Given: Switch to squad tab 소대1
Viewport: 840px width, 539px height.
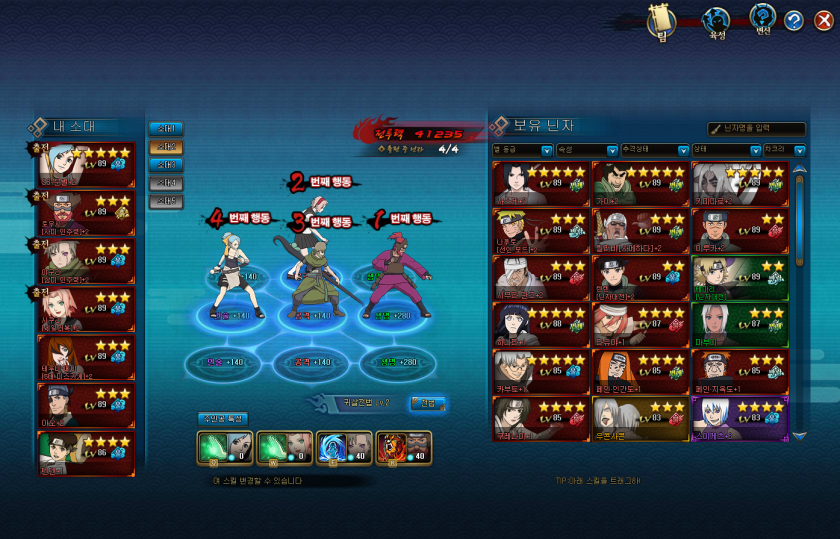Looking at the screenshot, I should pyautogui.click(x=167, y=129).
